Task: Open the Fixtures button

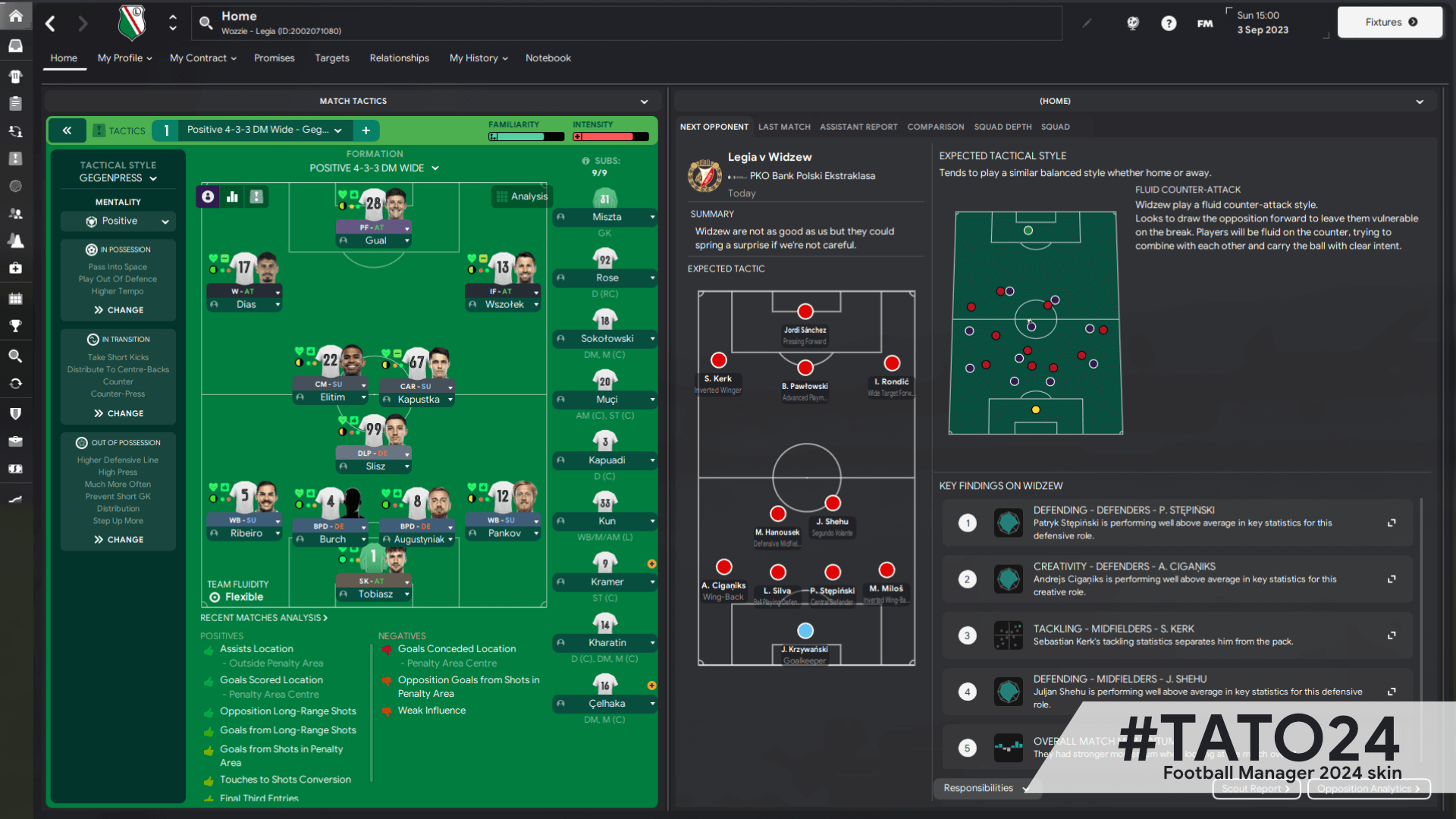Action: [1389, 22]
